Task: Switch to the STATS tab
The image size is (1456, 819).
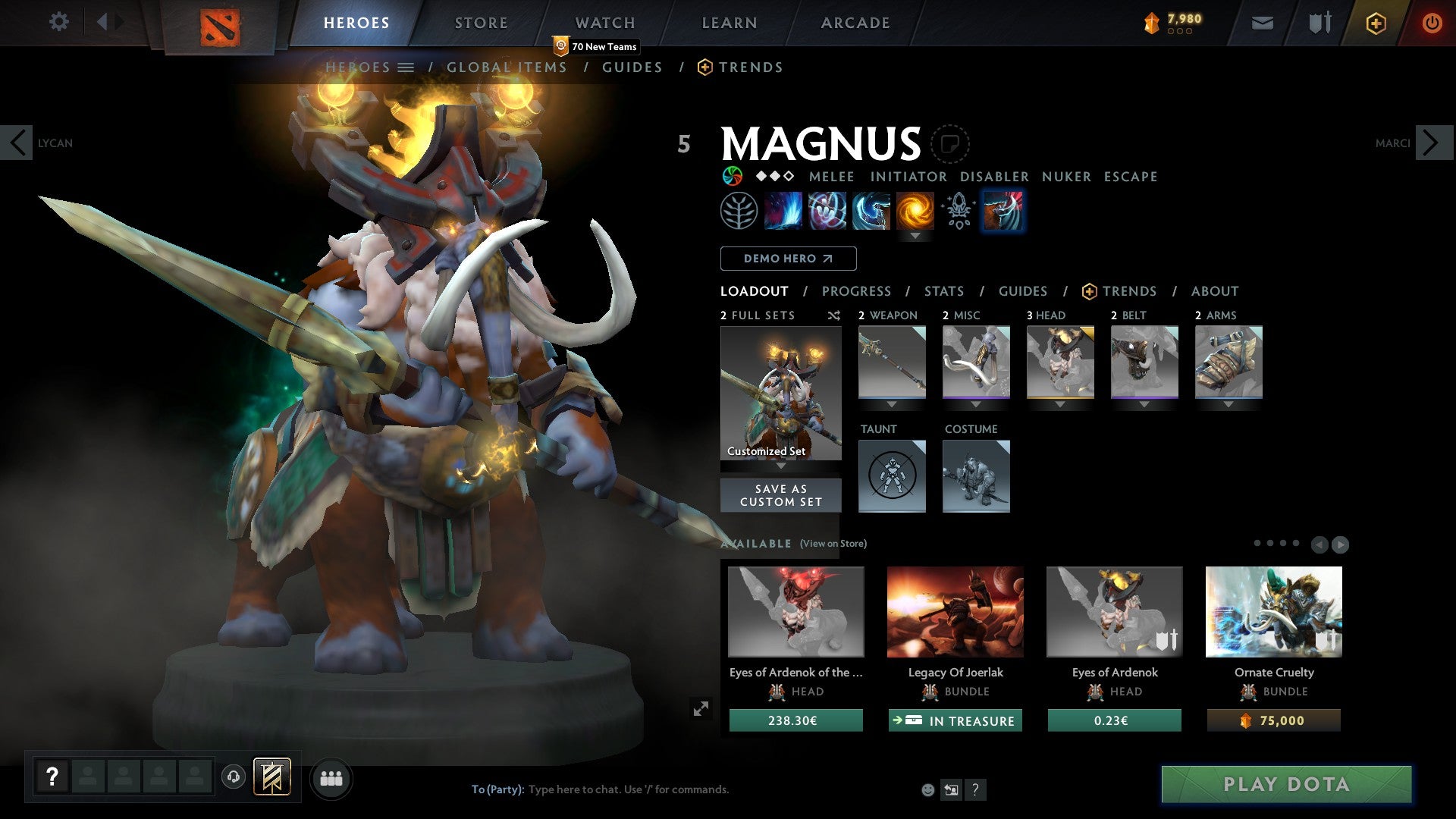Action: pos(943,290)
